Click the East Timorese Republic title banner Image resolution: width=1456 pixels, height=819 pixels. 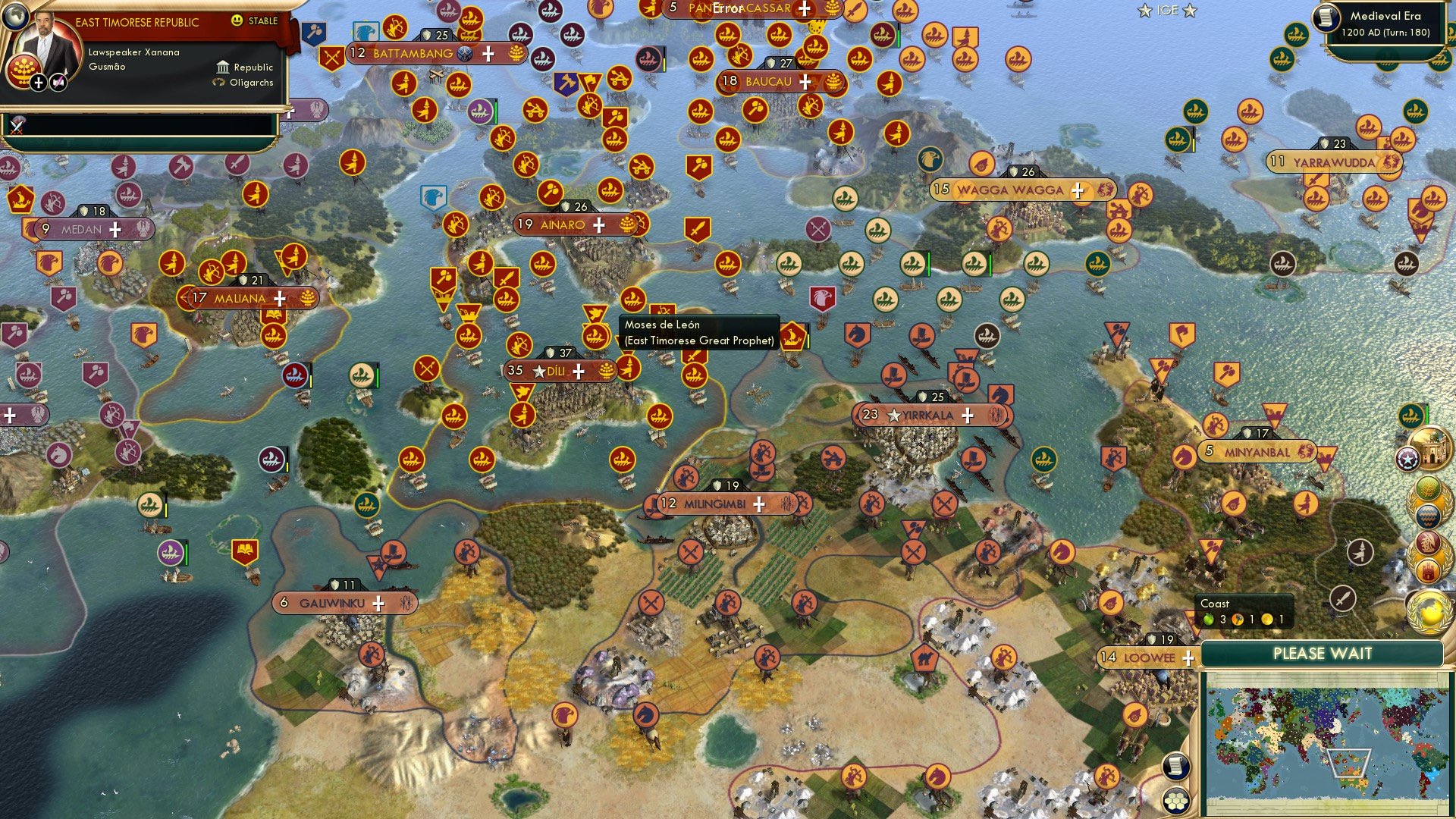click(138, 21)
